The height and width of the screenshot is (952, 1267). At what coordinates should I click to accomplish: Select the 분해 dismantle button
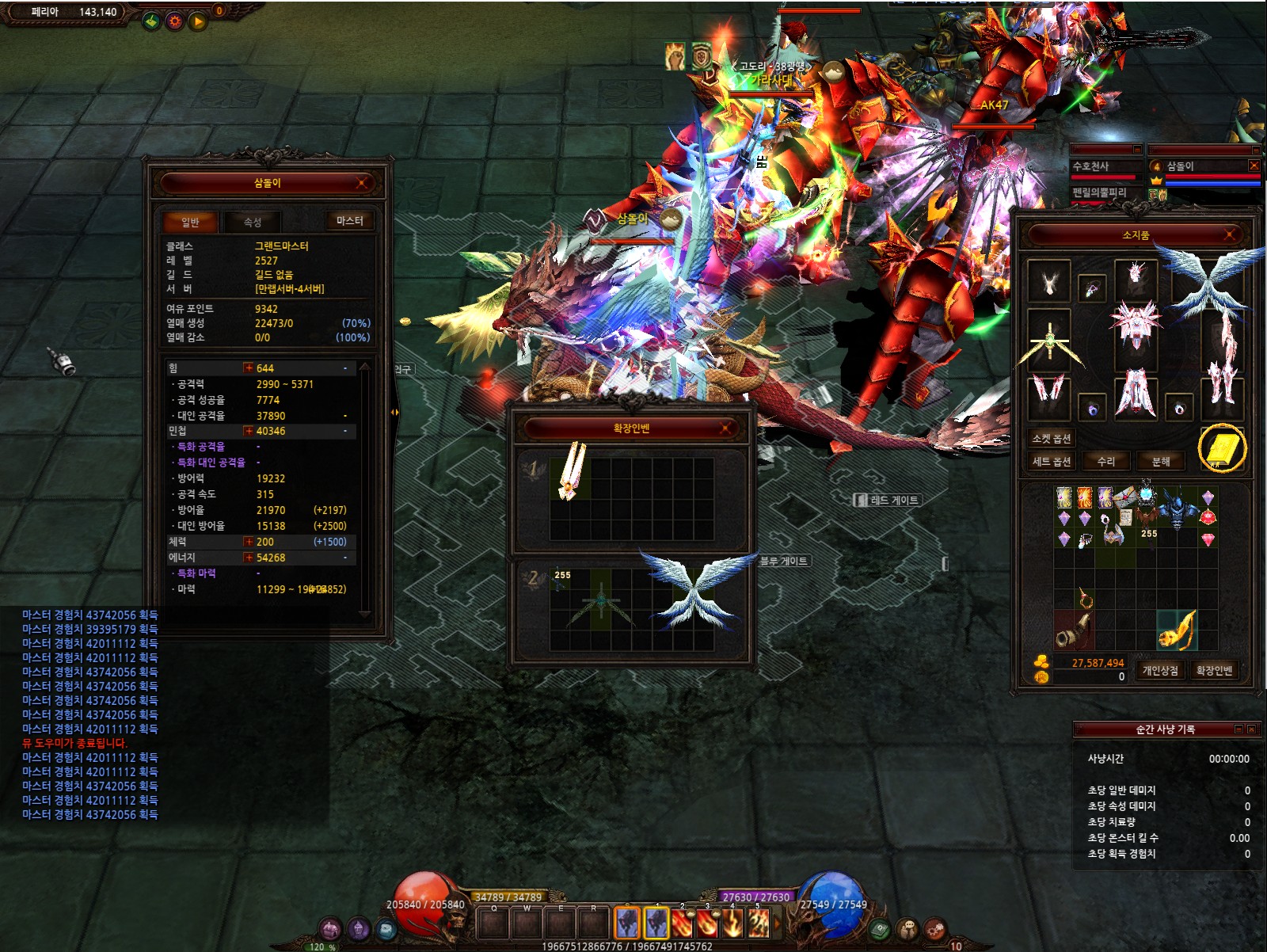coord(1161,461)
